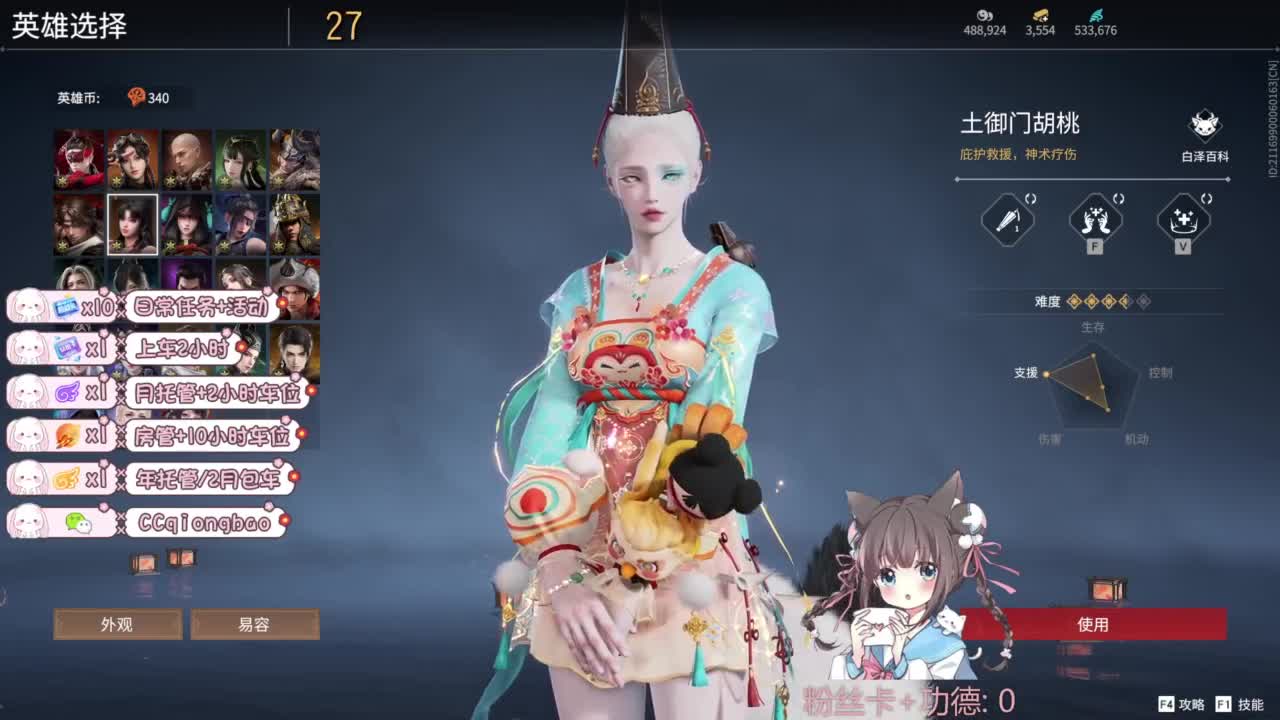Inspect the V-key ultimate skill icon
Image resolution: width=1280 pixels, height=720 pixels.
(x=1185, y=218)
